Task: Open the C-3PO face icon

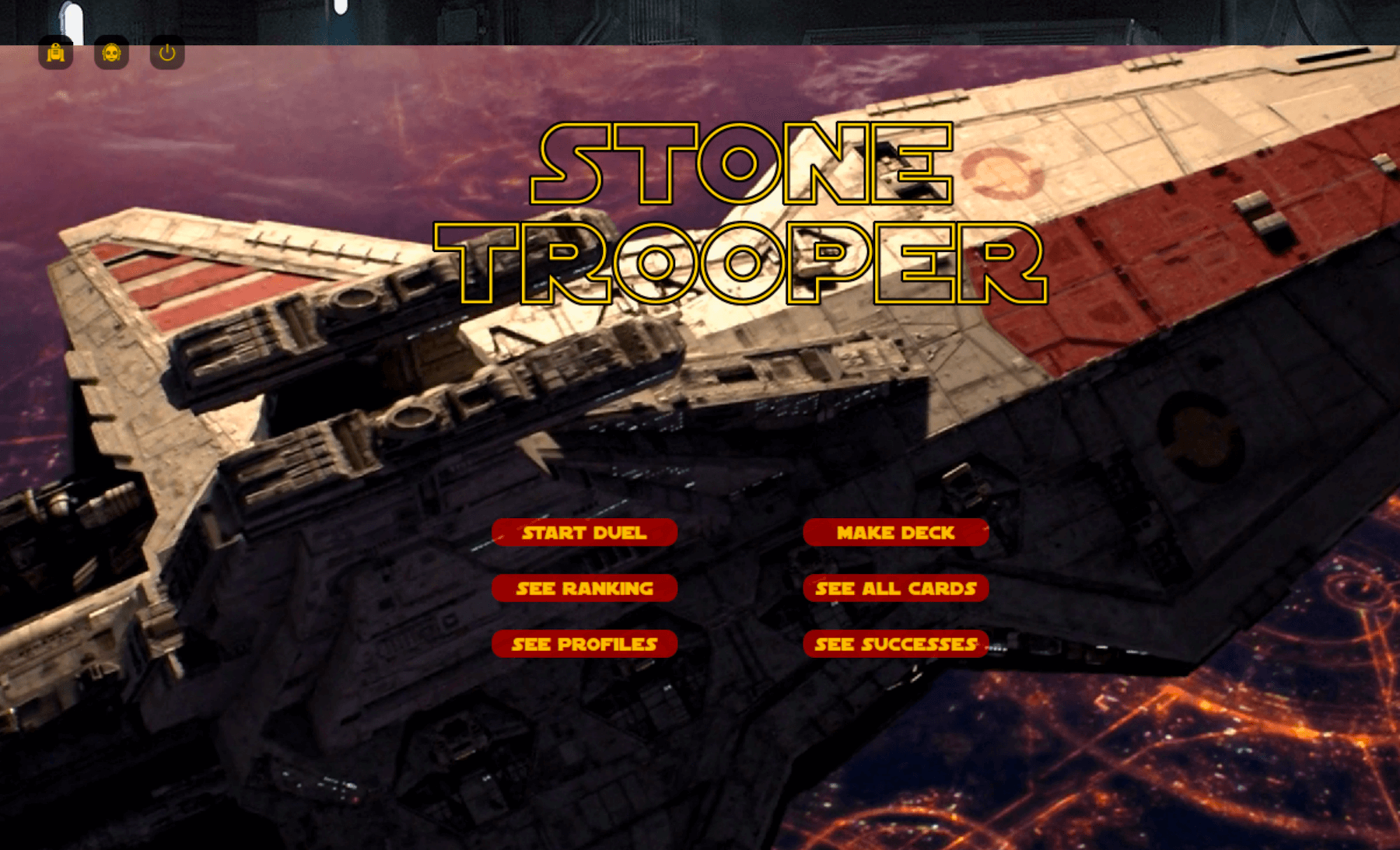Action: coord(111,53)
